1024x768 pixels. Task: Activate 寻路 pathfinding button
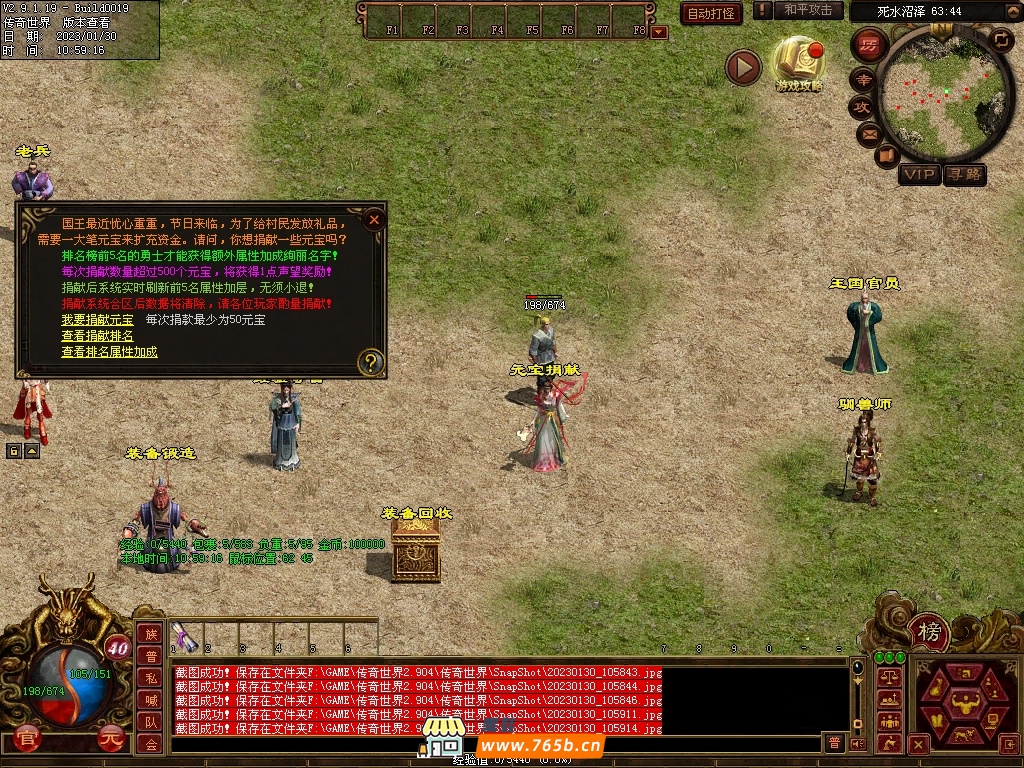tap(965, 175)
